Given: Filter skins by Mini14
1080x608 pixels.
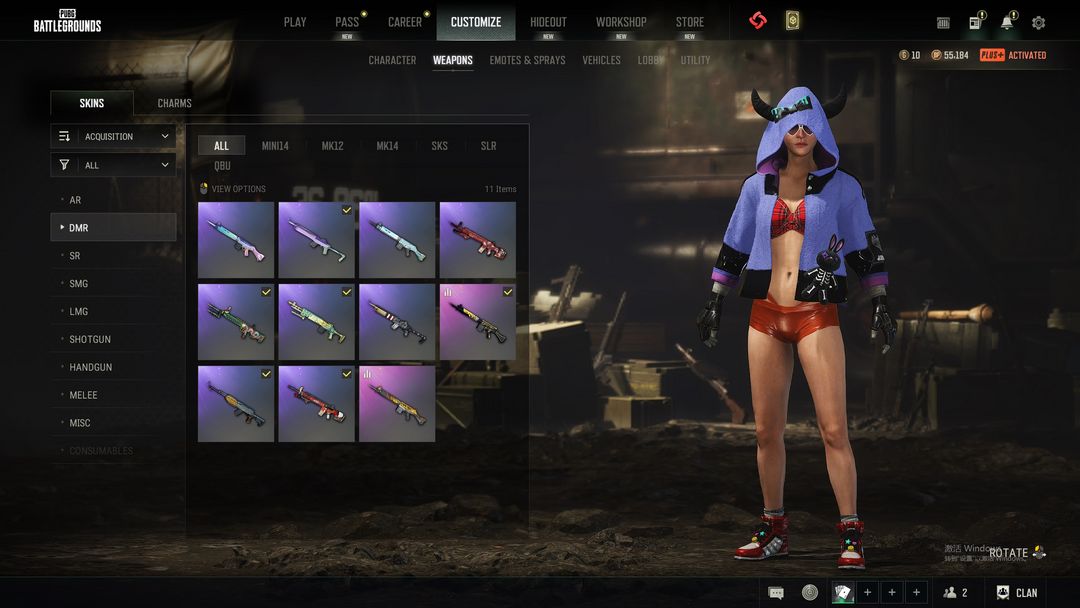Looking at the screenshot, I should [x=275, y=146].
